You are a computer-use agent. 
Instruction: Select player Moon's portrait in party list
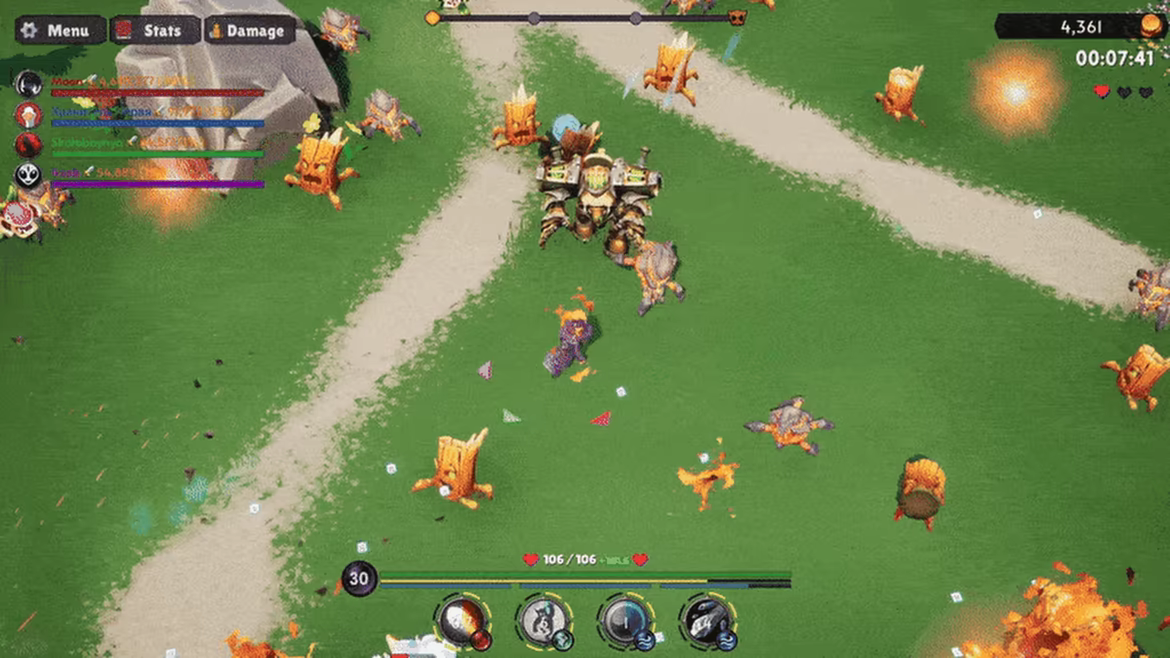point(28,84)
